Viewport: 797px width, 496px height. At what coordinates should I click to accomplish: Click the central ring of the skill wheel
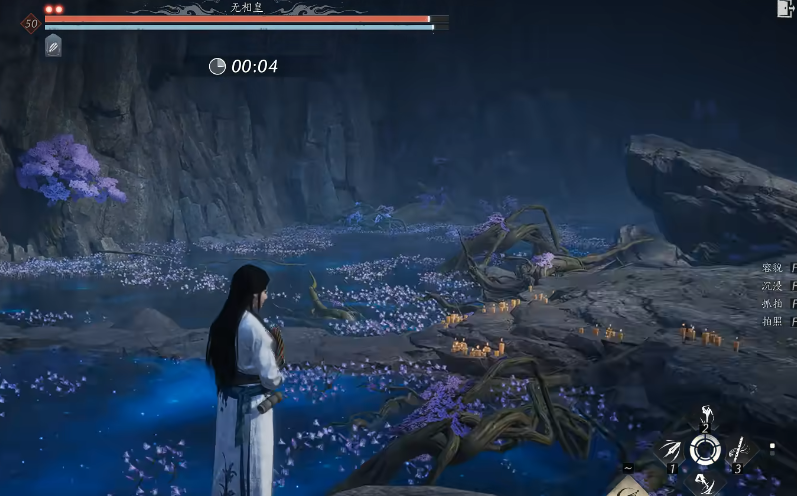[705, 451]
